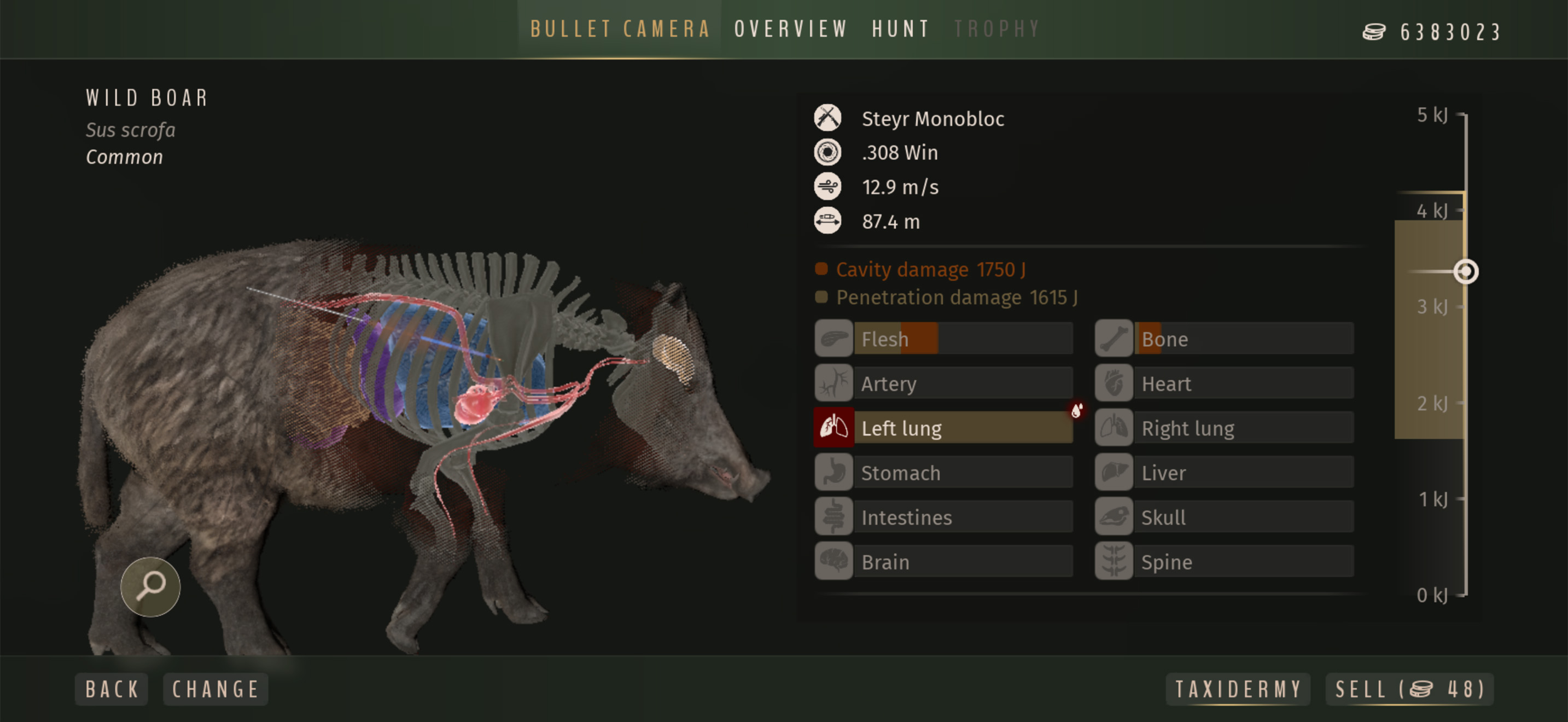Click the bleed indicator on Left lung
1568x722 pixels.
tap(1076, 410)
